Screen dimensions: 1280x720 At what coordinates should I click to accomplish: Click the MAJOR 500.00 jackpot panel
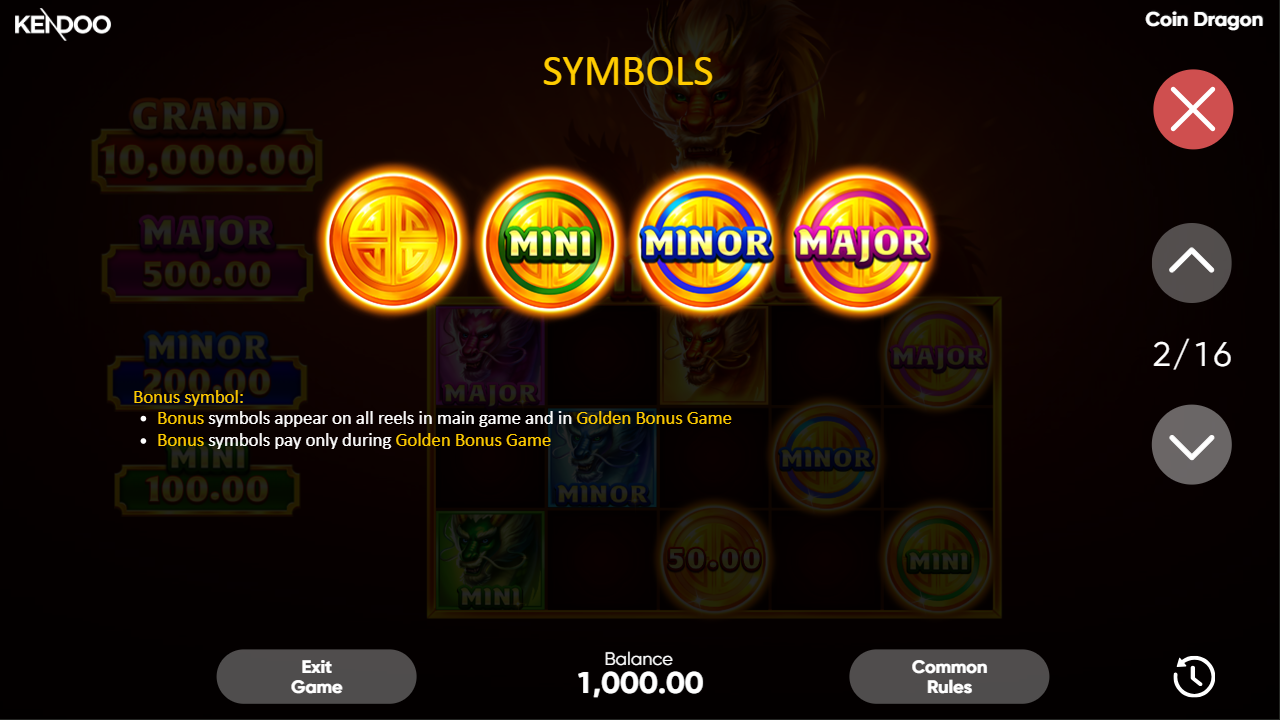[x=207, y=248]
